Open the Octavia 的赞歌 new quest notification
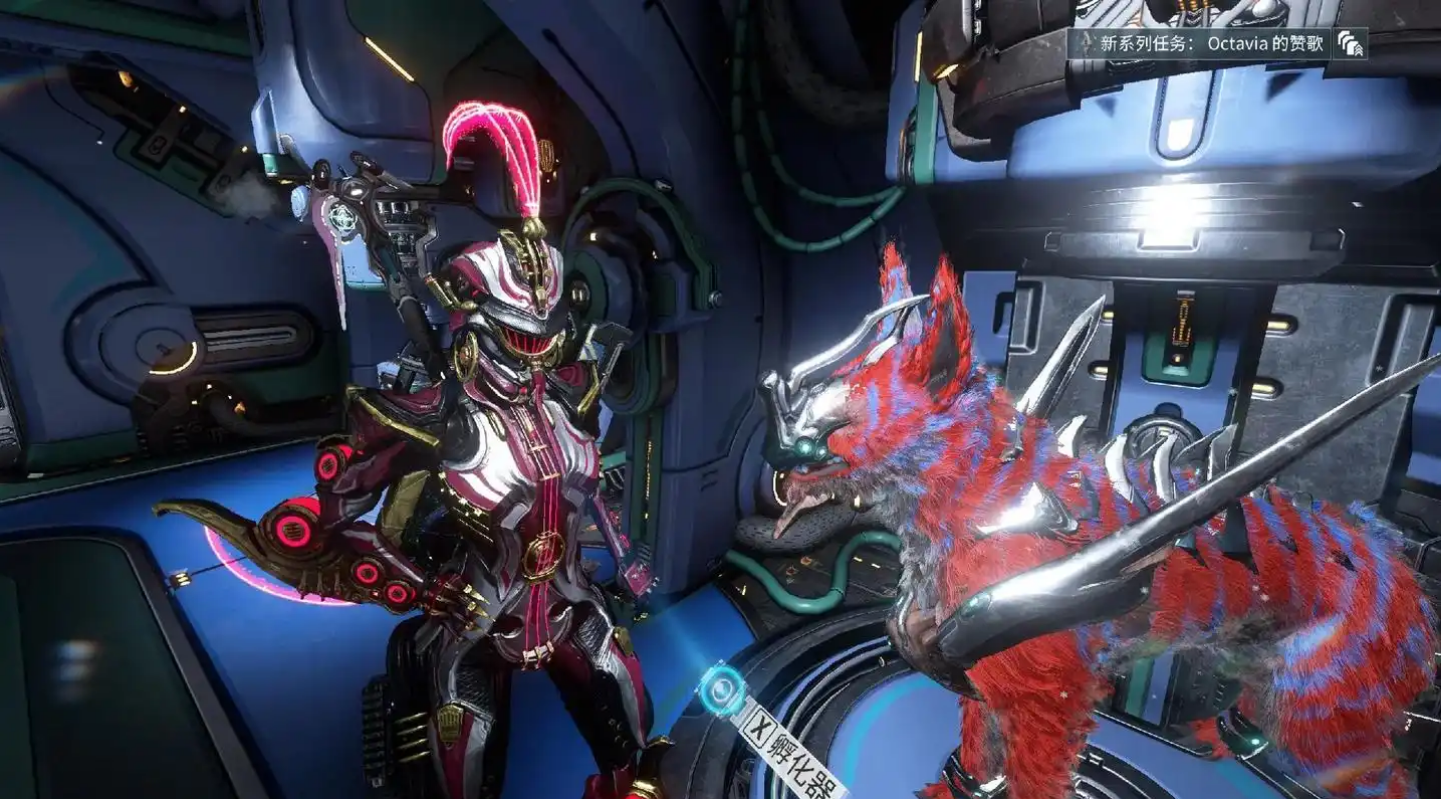 [1198, 44]
